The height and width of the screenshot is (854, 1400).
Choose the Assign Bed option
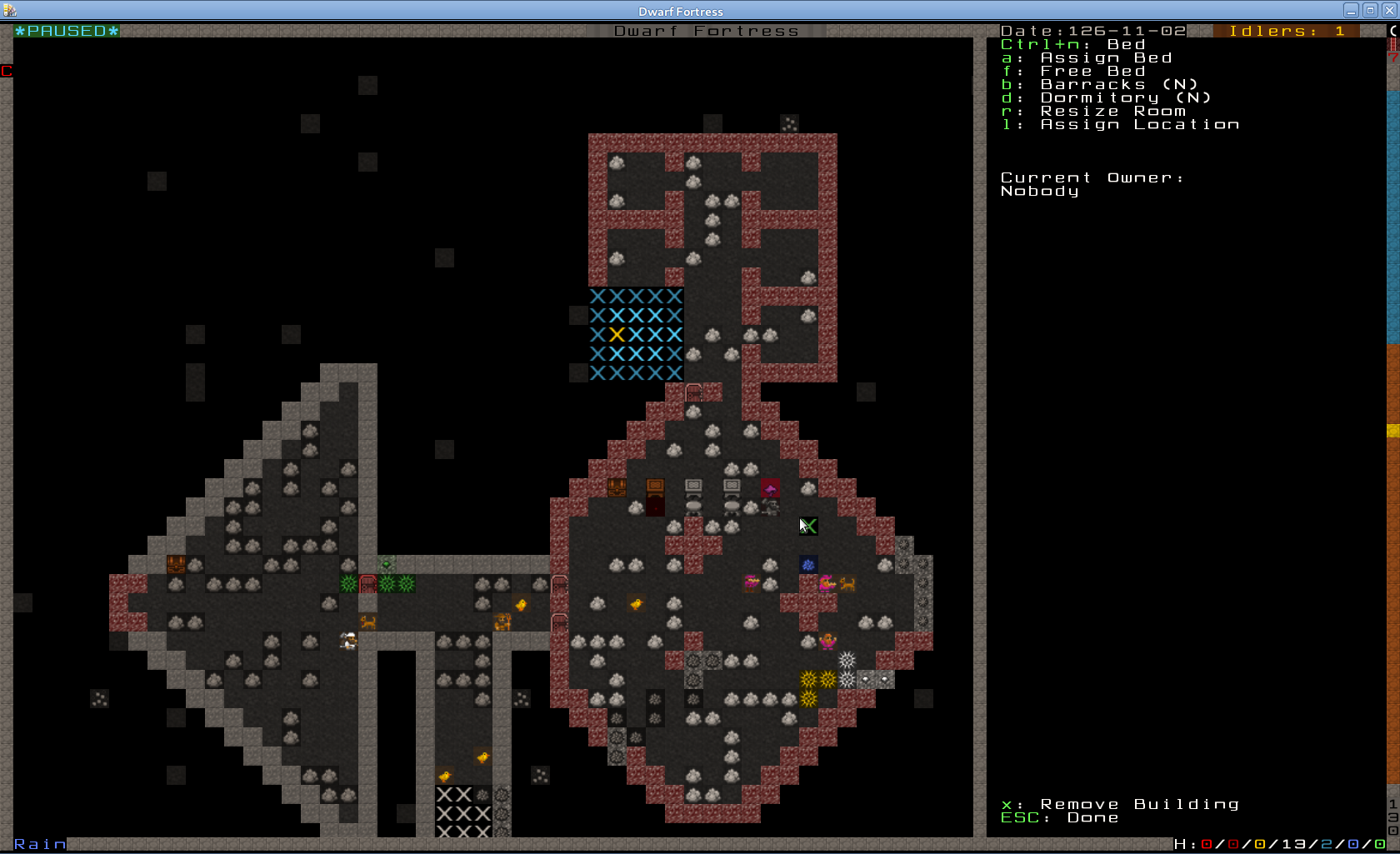point(1105,58)
